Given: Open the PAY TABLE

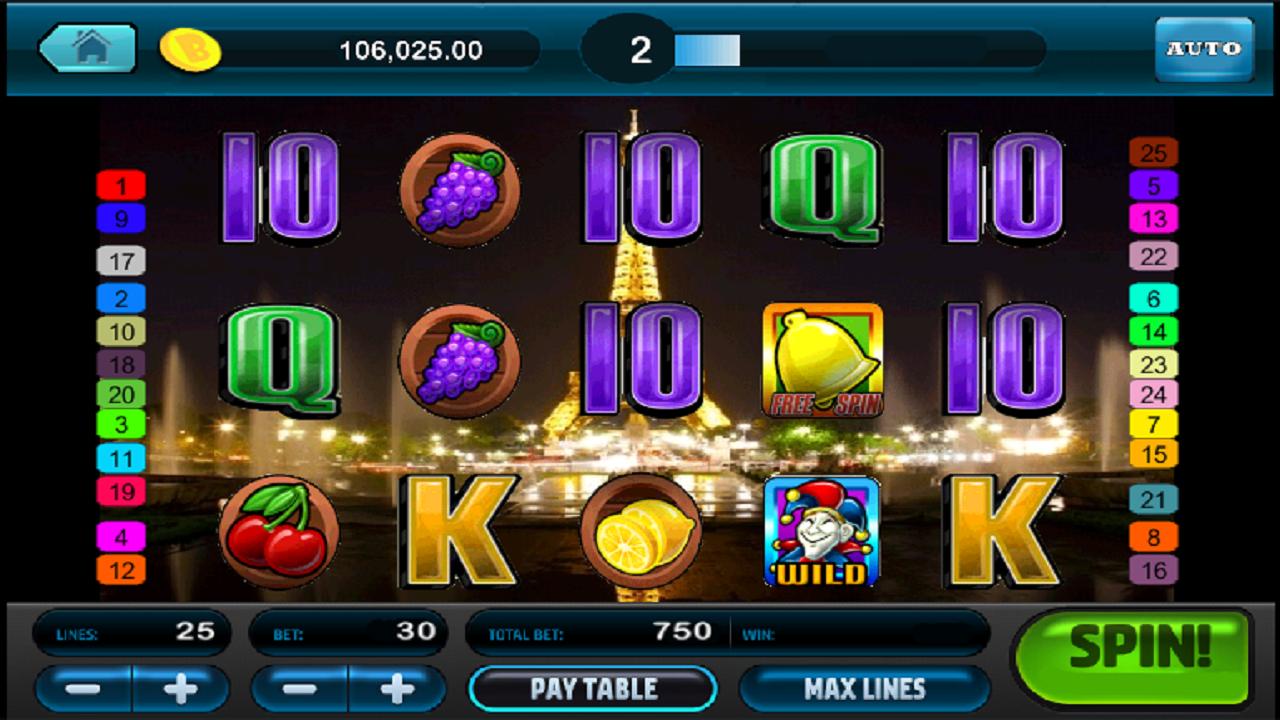Looking at the screenshot, I should pos(593,688).
